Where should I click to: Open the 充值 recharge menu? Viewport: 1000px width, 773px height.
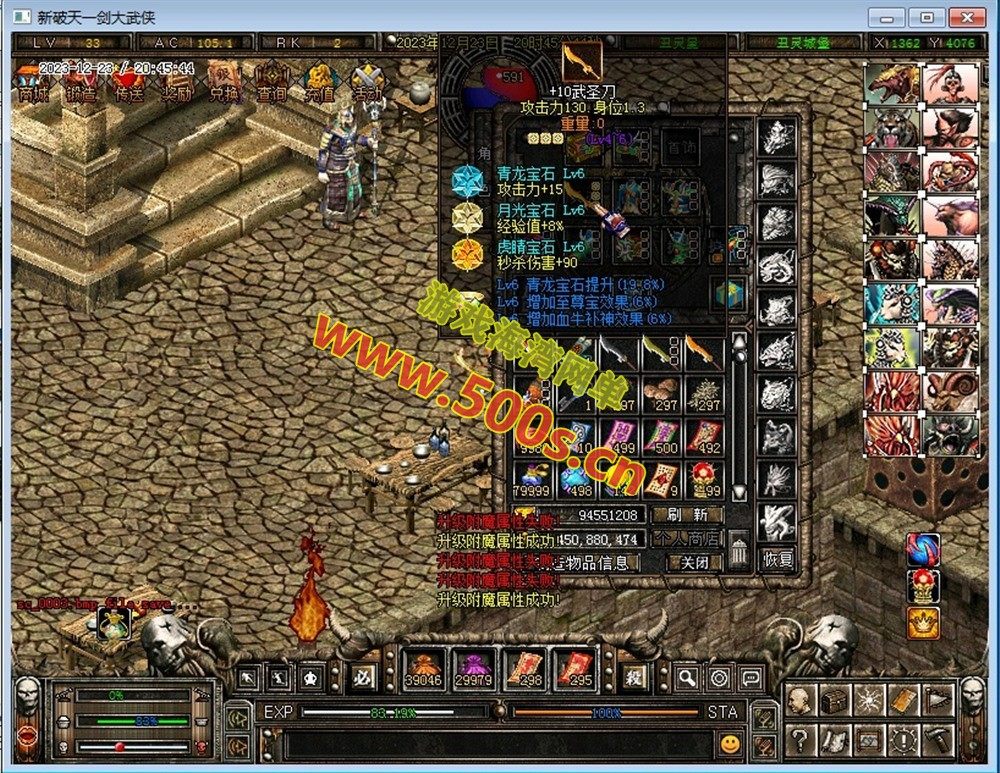tap(320, 82)
